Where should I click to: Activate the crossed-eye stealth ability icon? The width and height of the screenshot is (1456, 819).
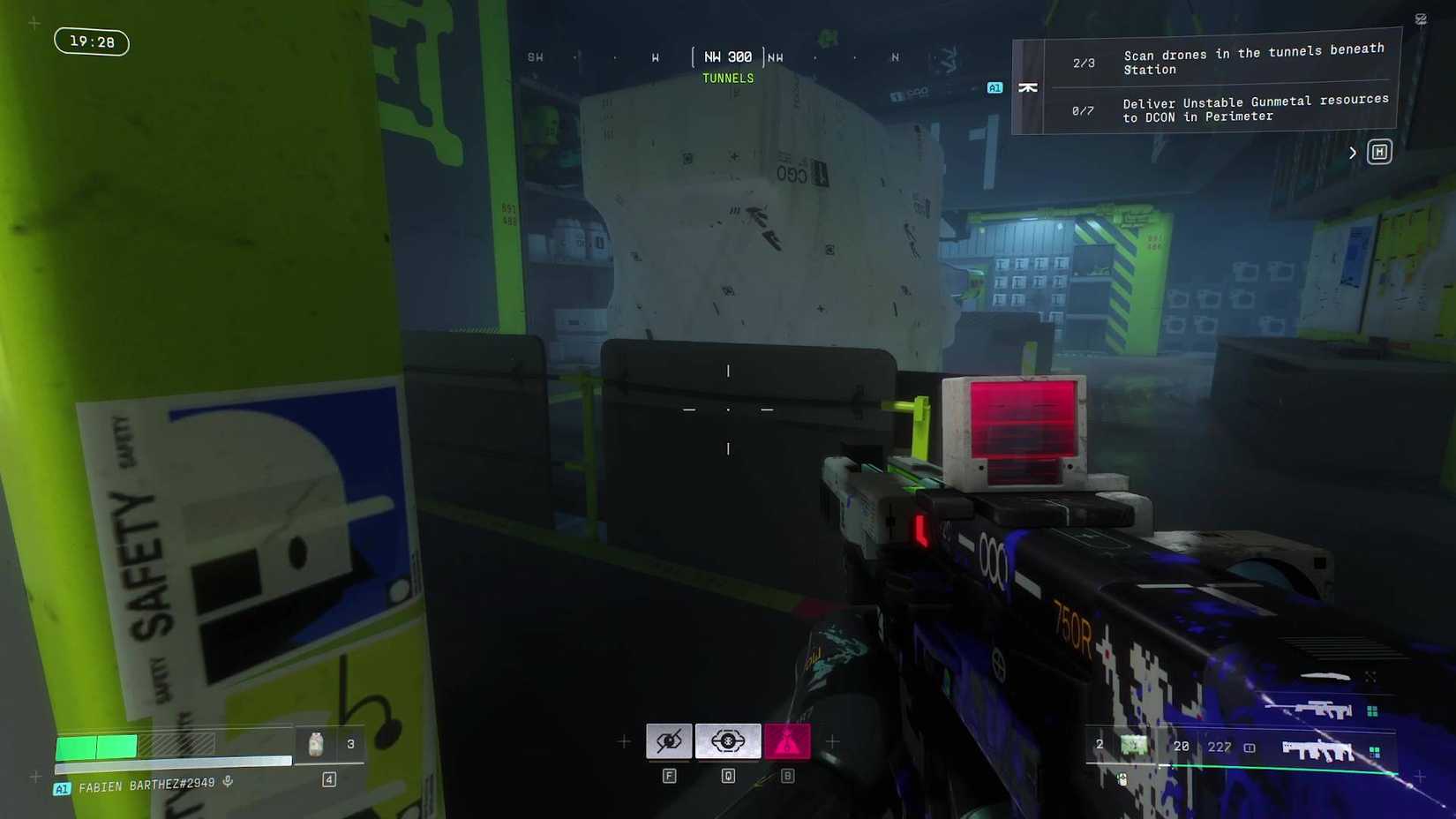pyautogui.click(x=669, y=741)
